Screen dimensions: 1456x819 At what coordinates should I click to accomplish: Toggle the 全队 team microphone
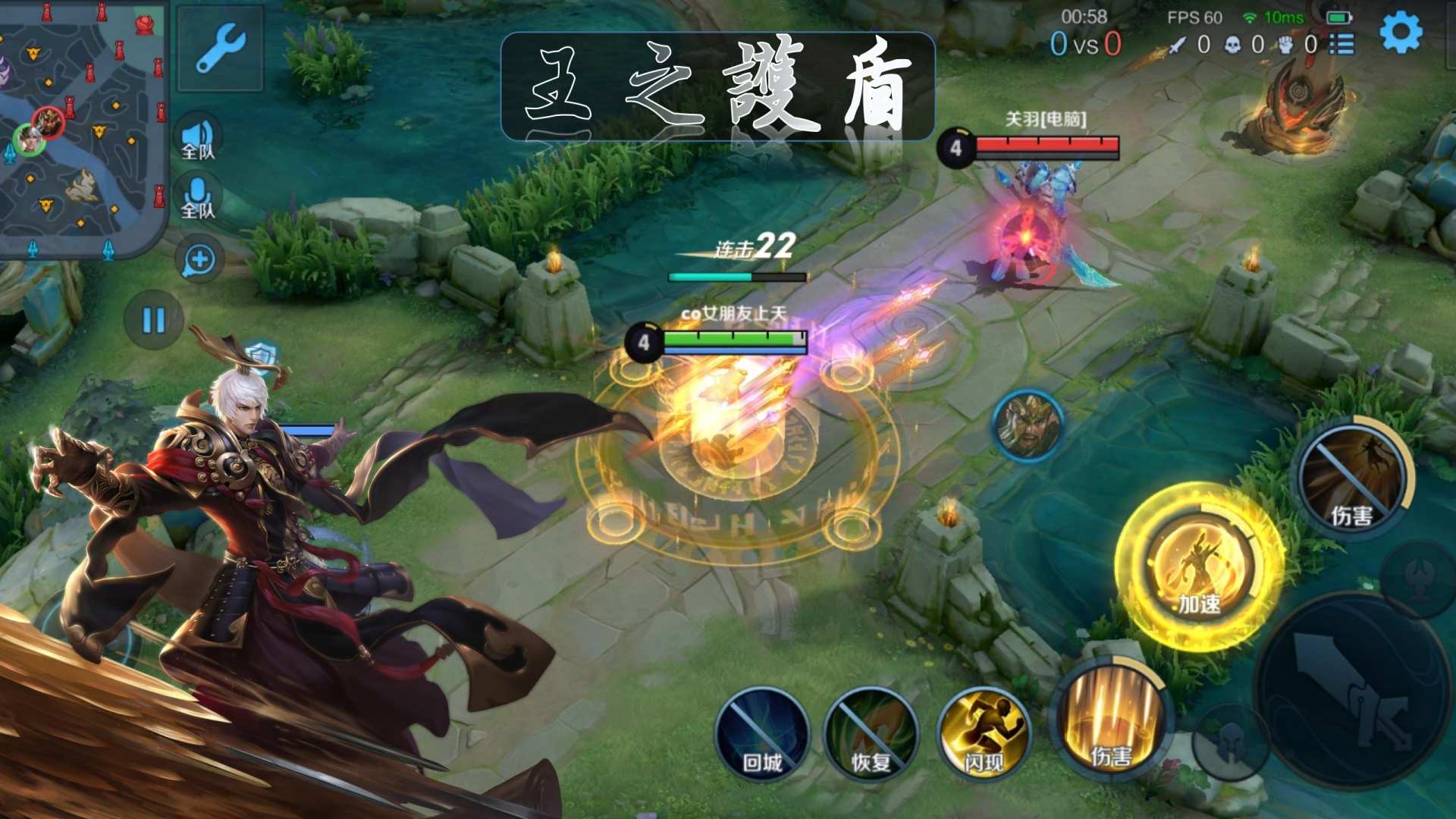[198, 199]
